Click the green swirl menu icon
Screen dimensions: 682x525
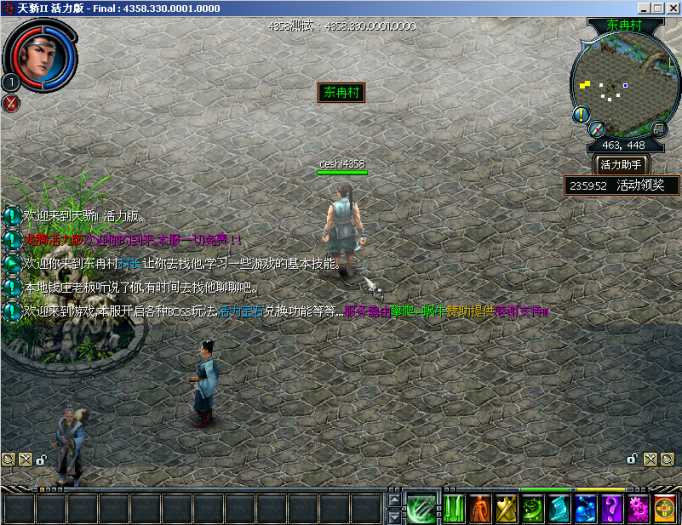(533, 508)
